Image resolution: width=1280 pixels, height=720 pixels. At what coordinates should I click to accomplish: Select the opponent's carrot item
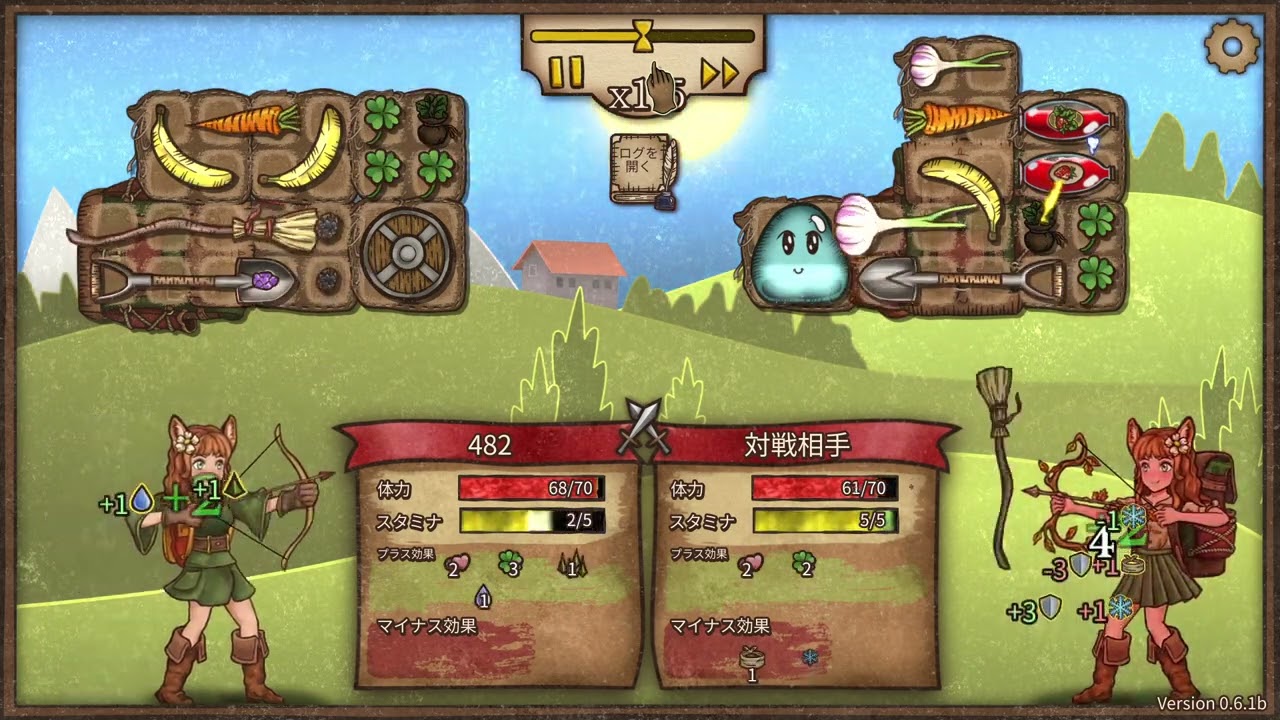[x=957, y=119]
